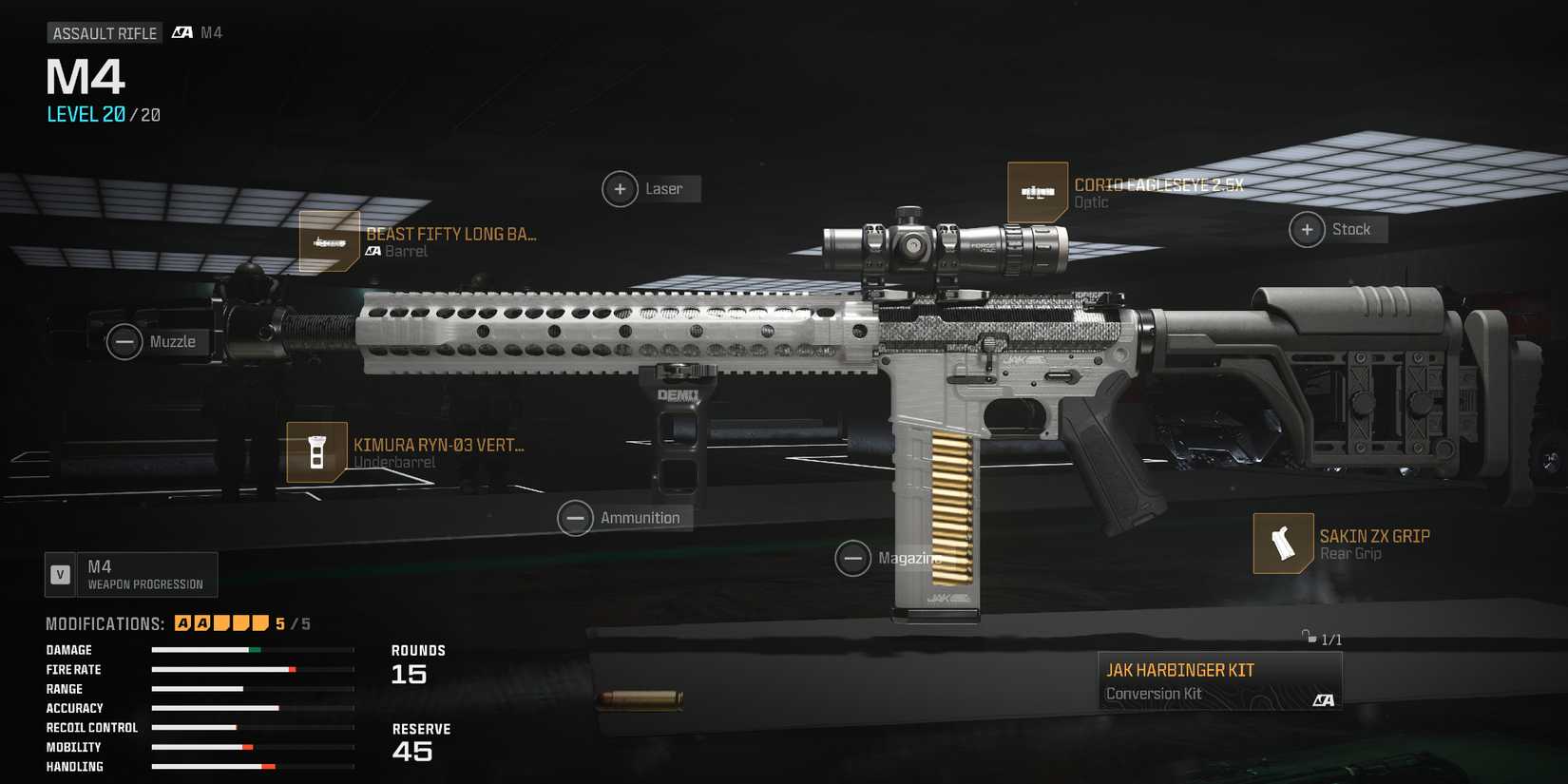Add a Laser using the plus icon
The width and height of the screenshot is (1568, 784).
[x=621, y=188]
